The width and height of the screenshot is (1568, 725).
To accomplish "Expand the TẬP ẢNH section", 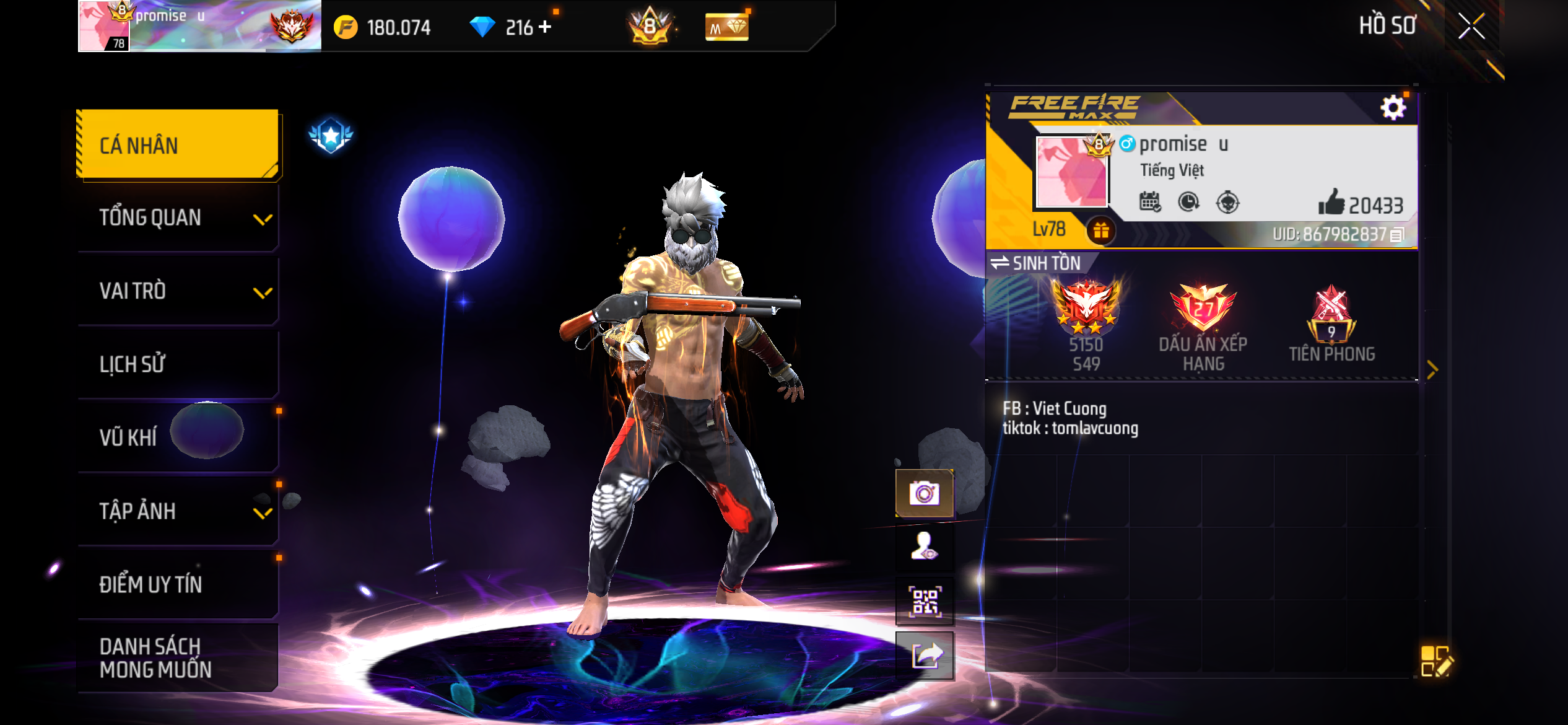I will [x=178, y=511].
